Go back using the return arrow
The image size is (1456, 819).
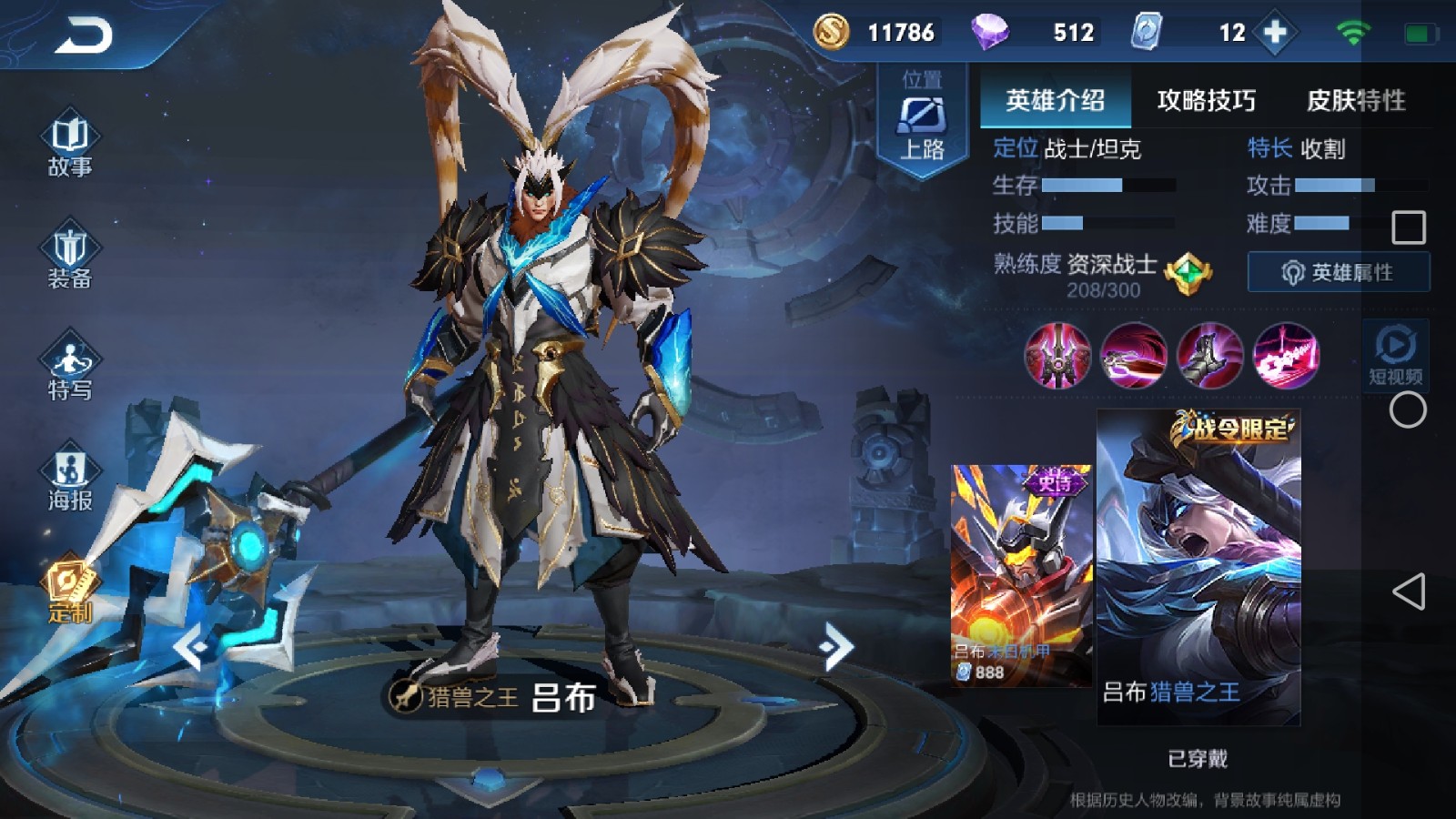(x=84, y=36)
